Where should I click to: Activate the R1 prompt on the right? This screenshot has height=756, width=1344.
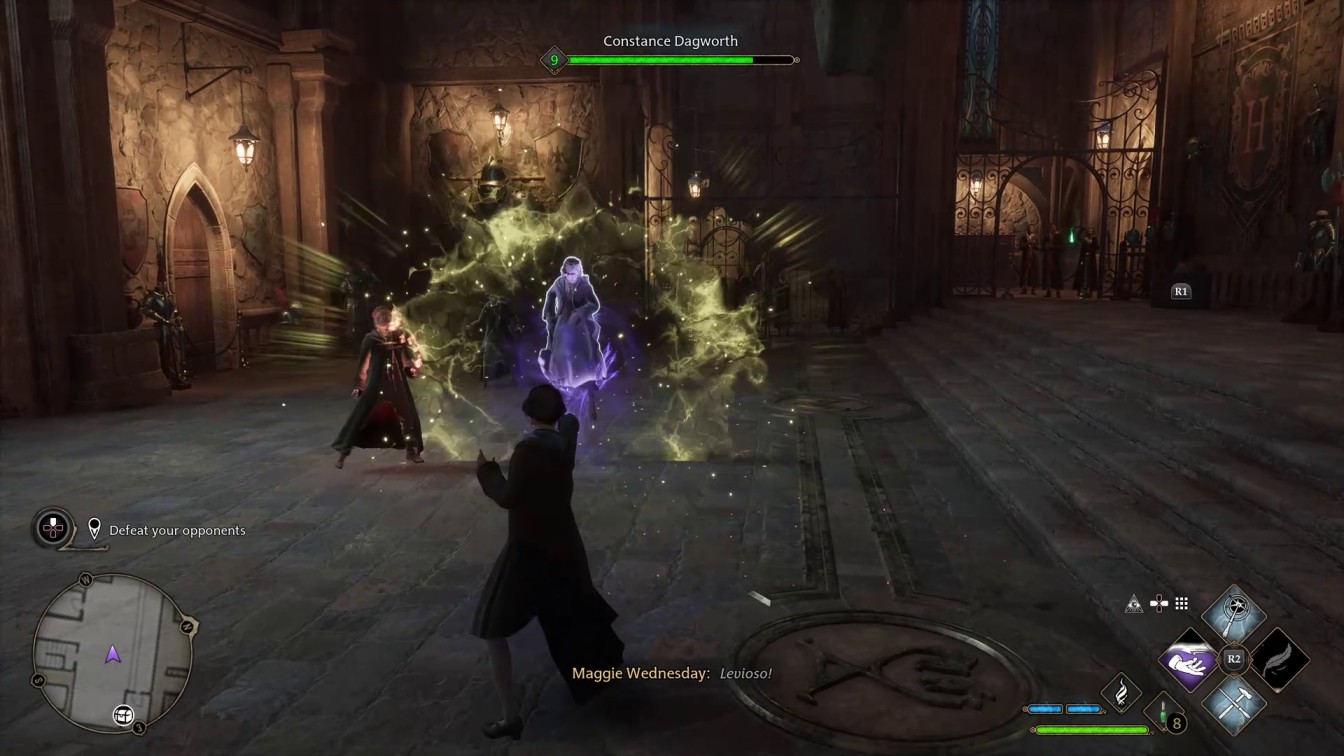pos(1180,291)
